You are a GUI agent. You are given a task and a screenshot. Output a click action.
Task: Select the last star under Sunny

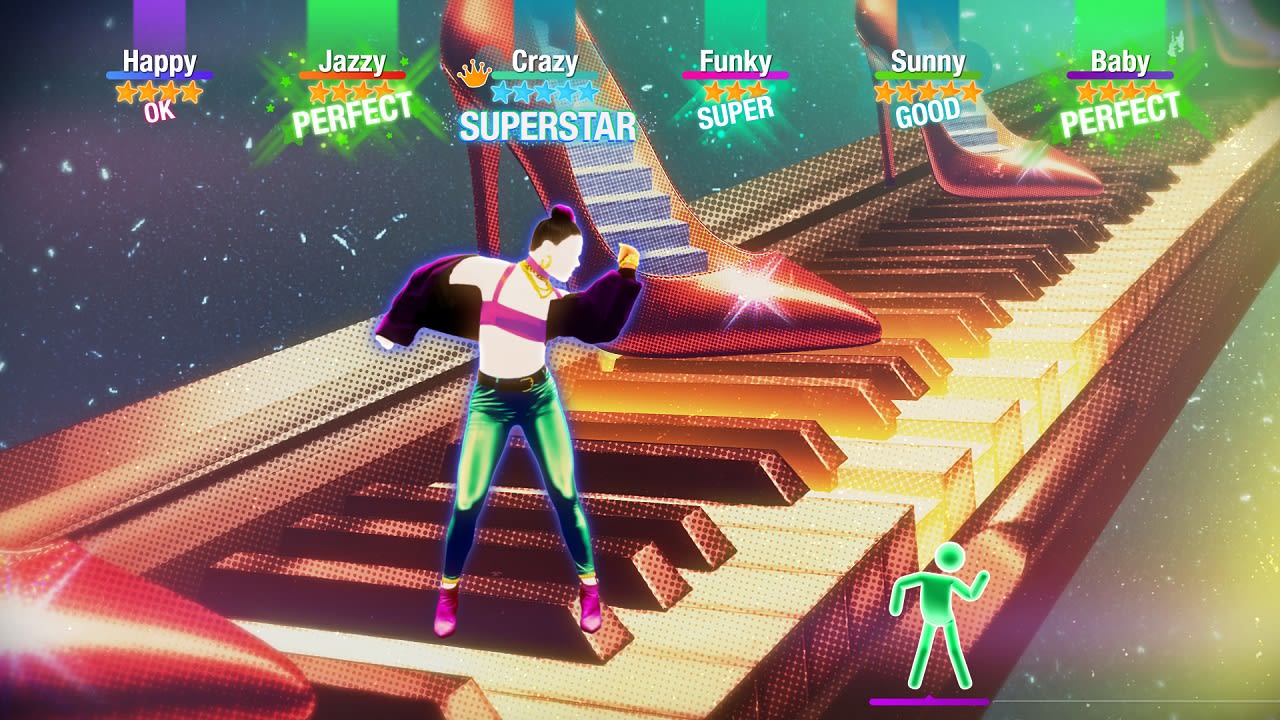(970, 91)
